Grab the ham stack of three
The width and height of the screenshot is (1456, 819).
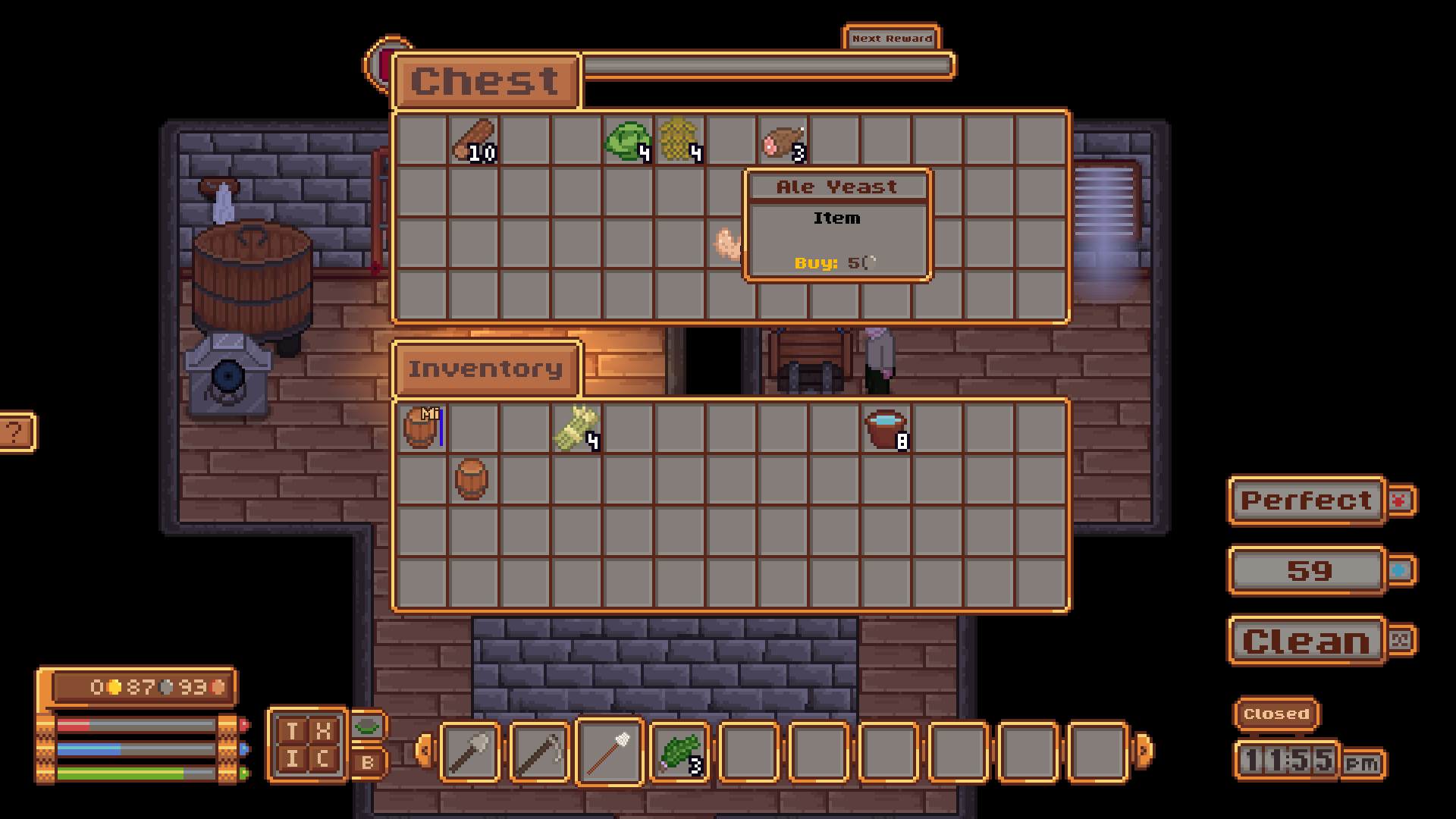click(783, 141)
